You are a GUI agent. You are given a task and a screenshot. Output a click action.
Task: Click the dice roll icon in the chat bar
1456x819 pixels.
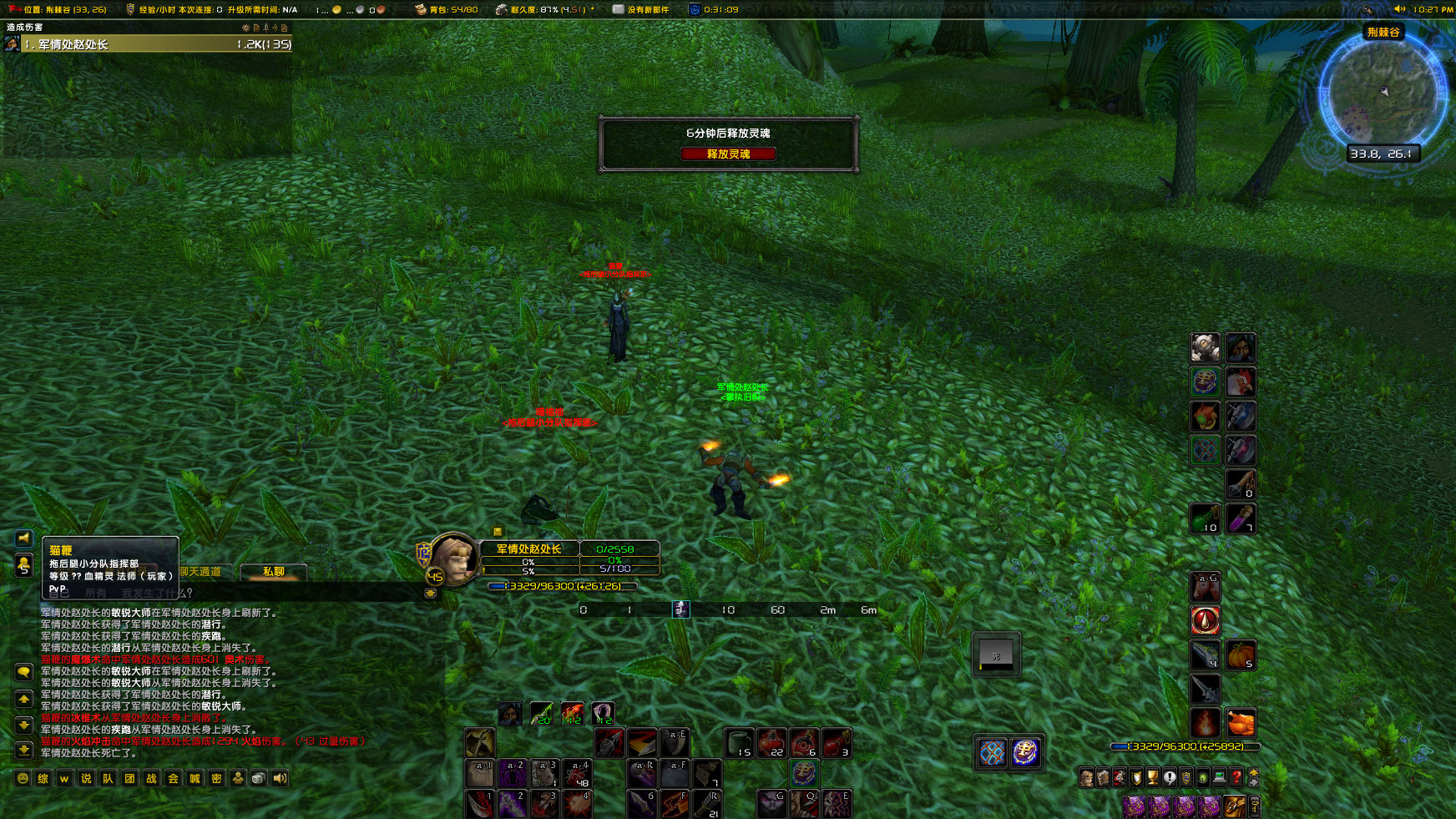pyautogui.click(x=257, y=779)
